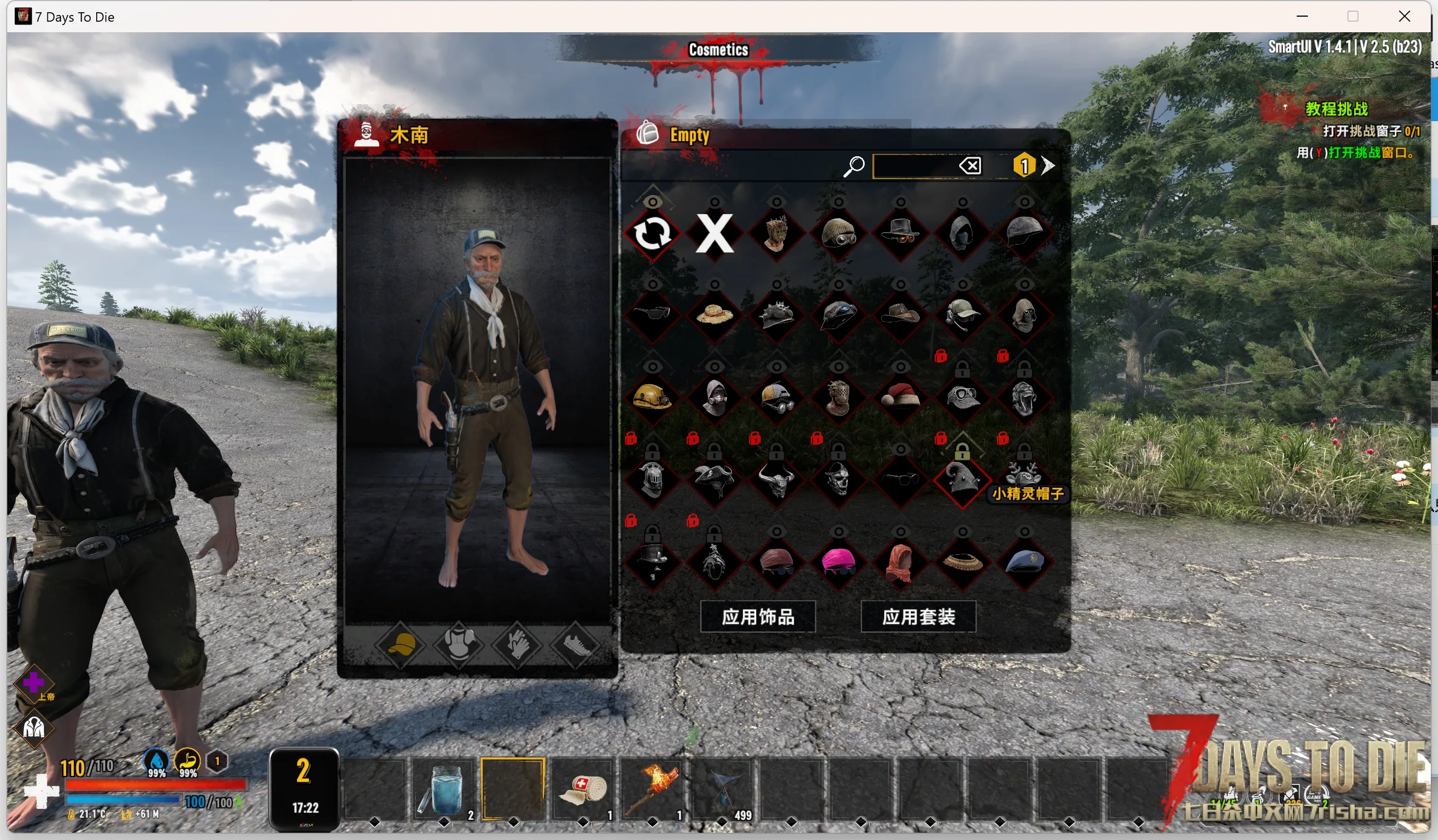Choose the red Santa hat cosmetic
The image size is (1438, 840).
(x=900, y=397)
